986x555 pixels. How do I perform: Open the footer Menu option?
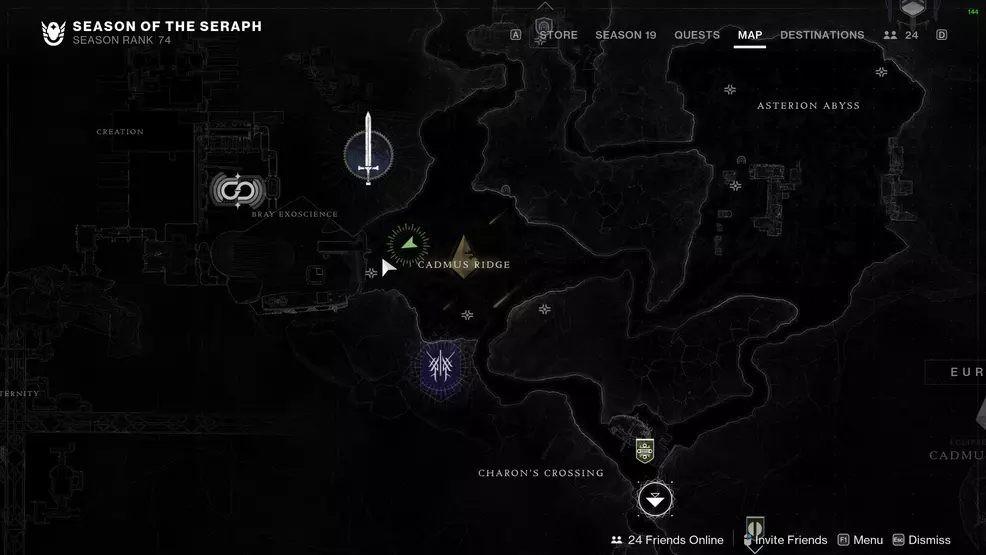[x=859, y=540]
